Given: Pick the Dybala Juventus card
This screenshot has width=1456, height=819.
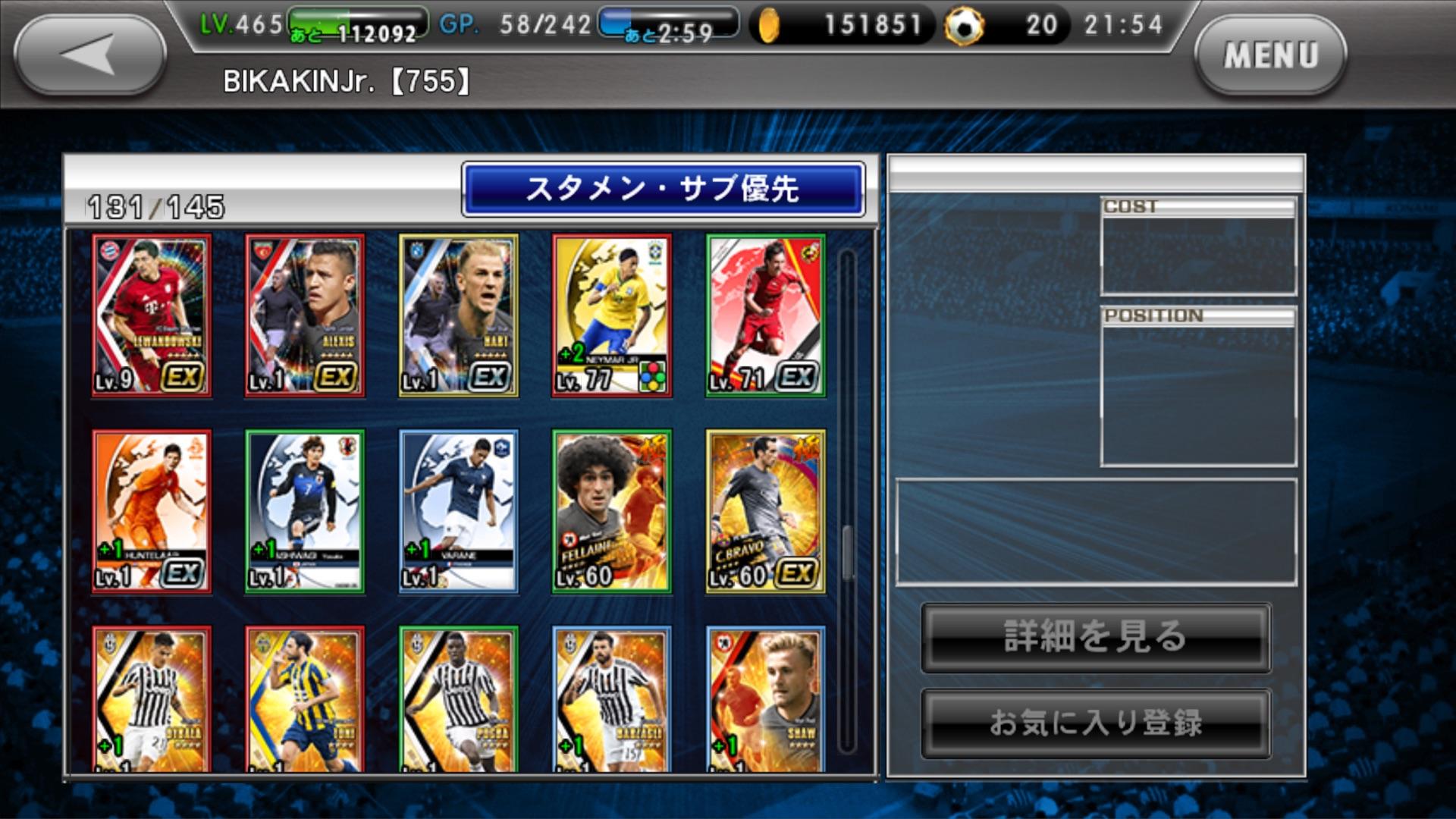Looking at the screenshot, I should point(152,698).
